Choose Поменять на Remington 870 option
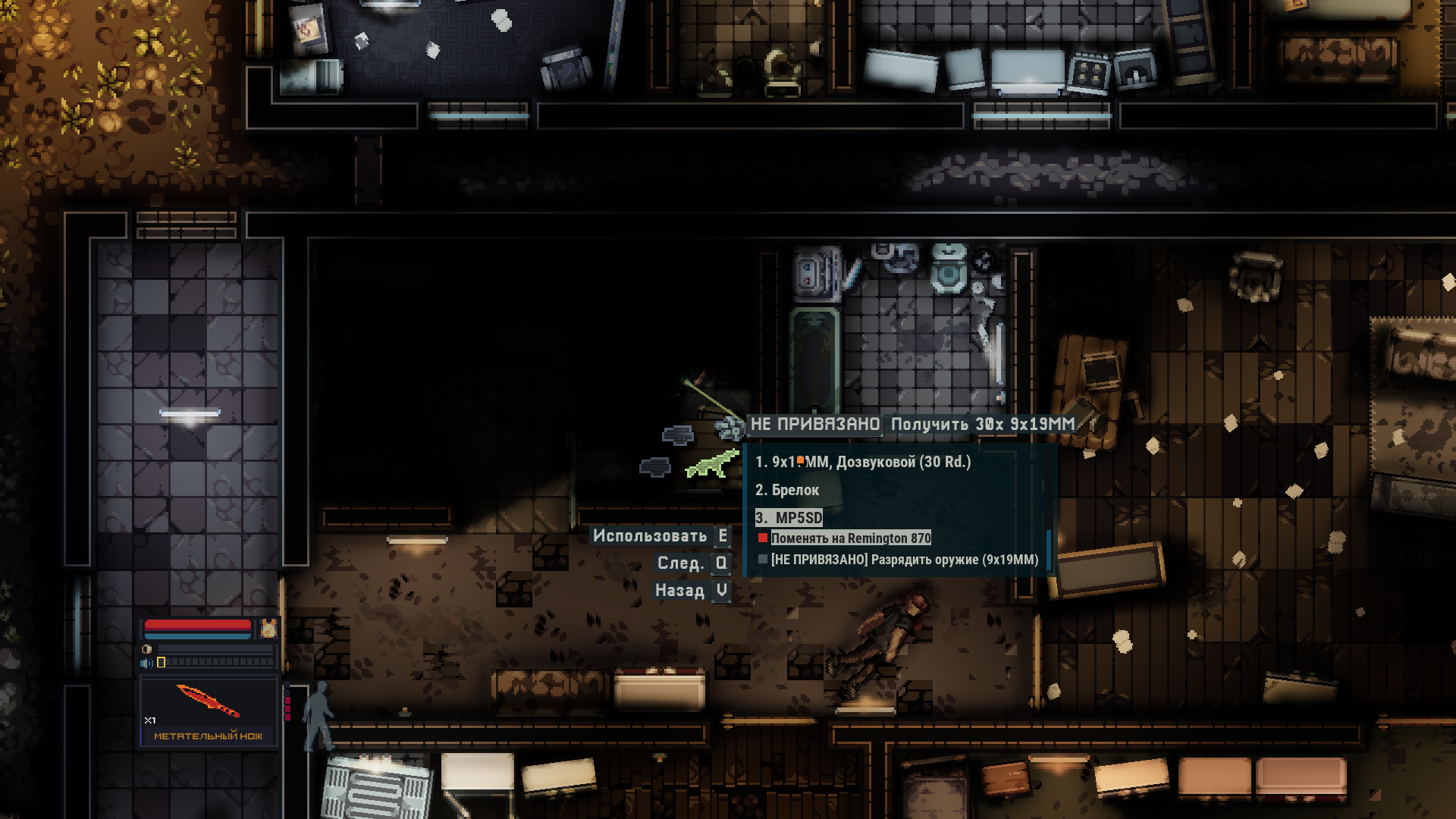The image size is (1456, 819). click(850, 538)
